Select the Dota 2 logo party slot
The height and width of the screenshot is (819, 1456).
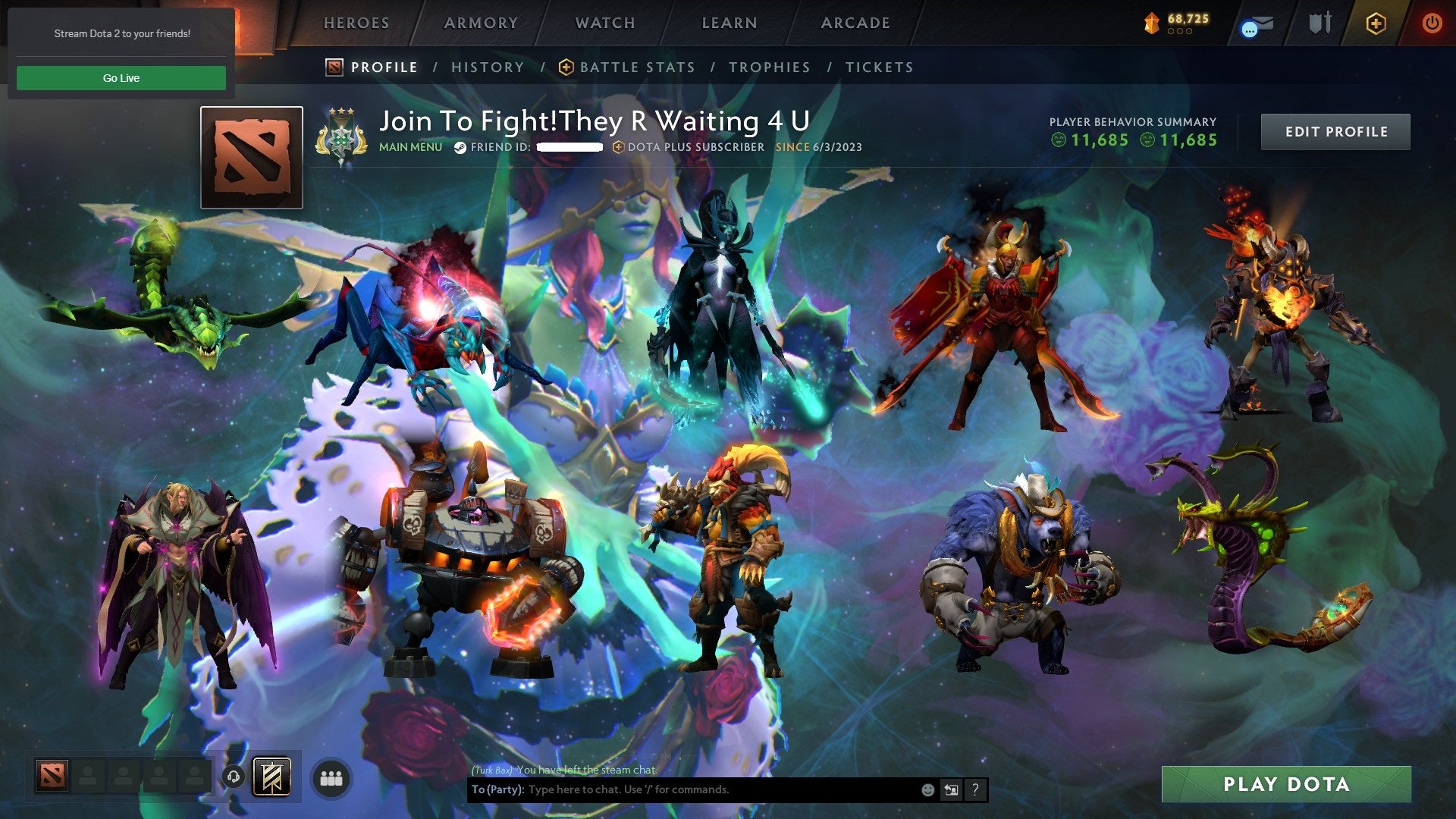[52, 775]
